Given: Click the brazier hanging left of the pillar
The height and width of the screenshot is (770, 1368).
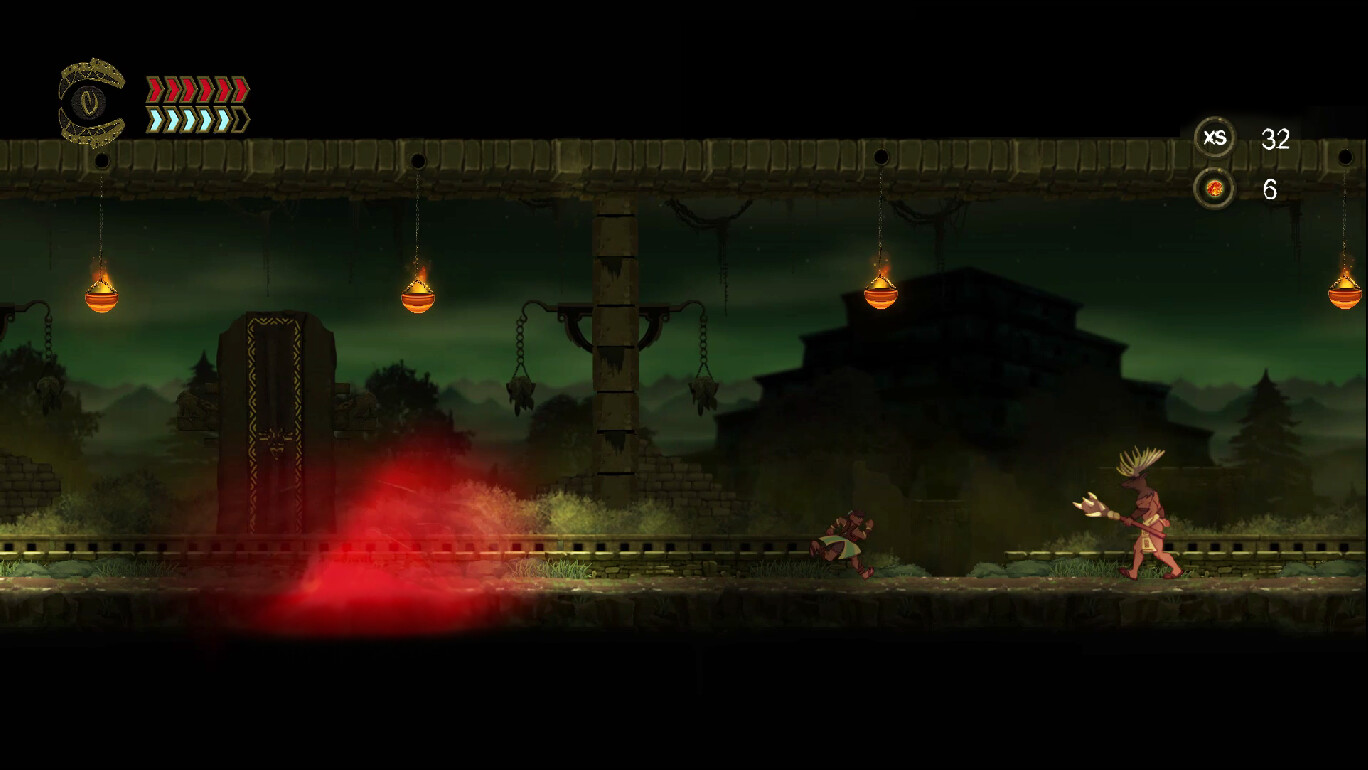Looking at the screenshot, I should tap(415, 295).
